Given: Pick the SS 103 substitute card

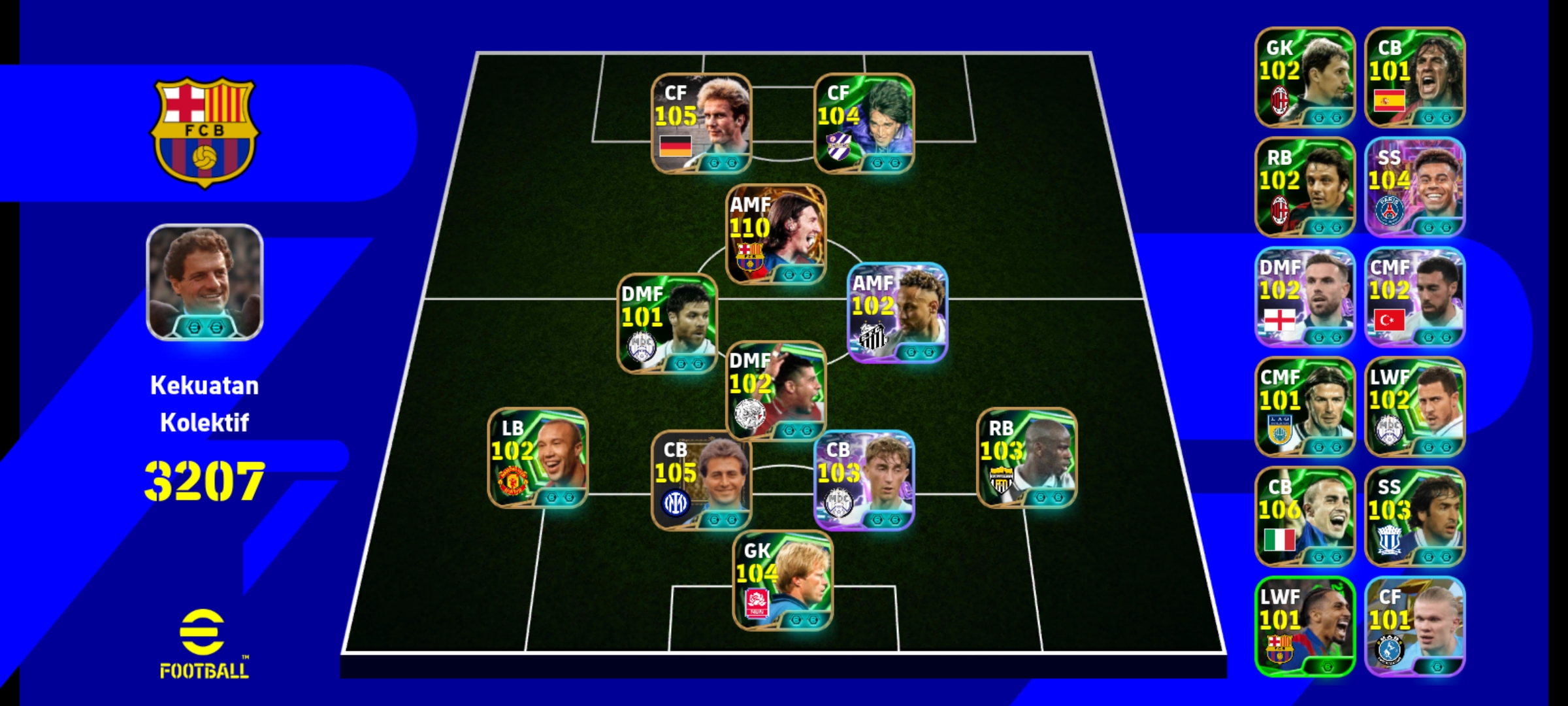Looking at the screenshot, I should pyautogui.click(x=1414, y=516).
